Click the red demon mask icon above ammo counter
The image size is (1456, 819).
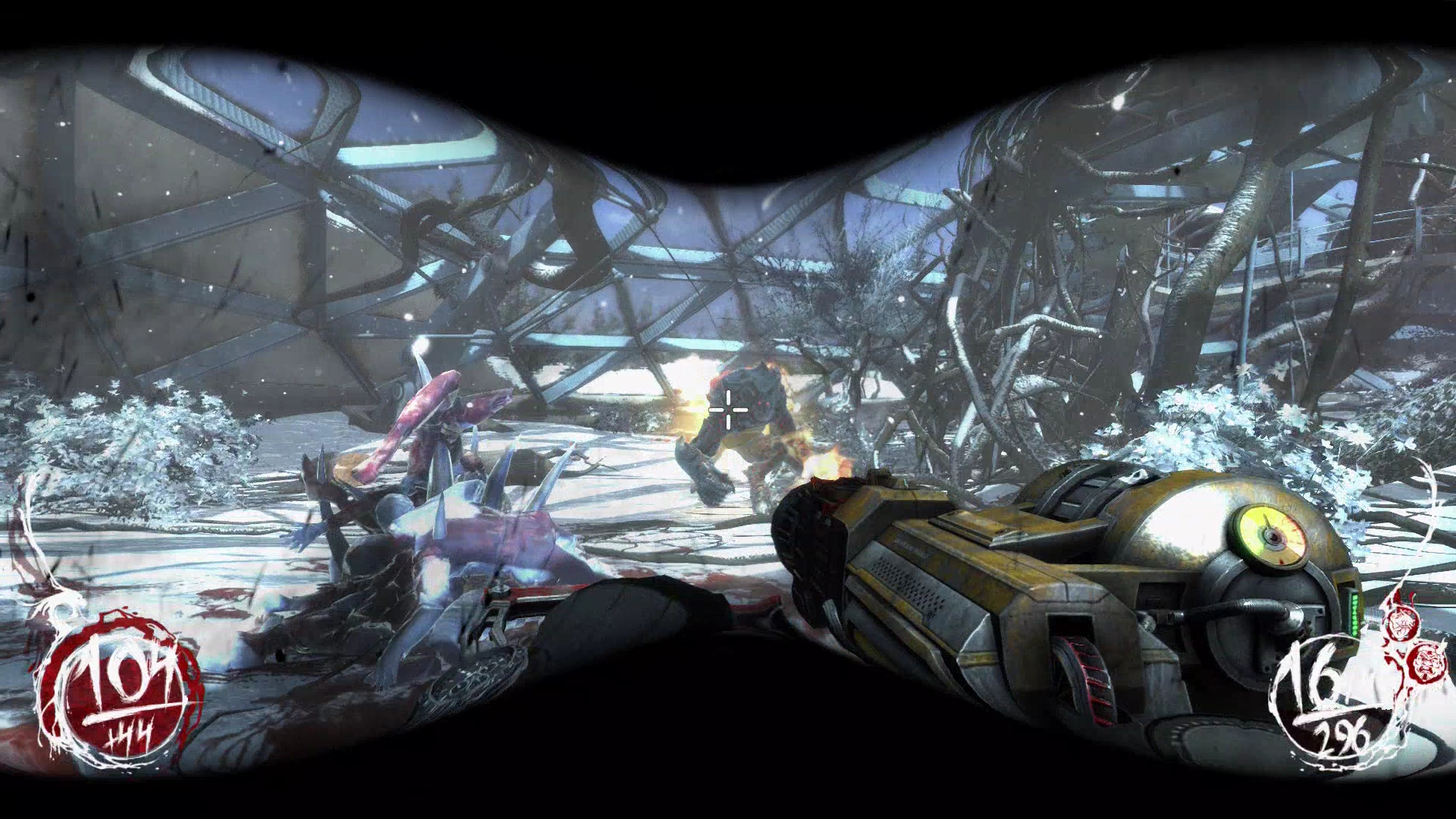pyautogui.click(x=1403, y=624)
